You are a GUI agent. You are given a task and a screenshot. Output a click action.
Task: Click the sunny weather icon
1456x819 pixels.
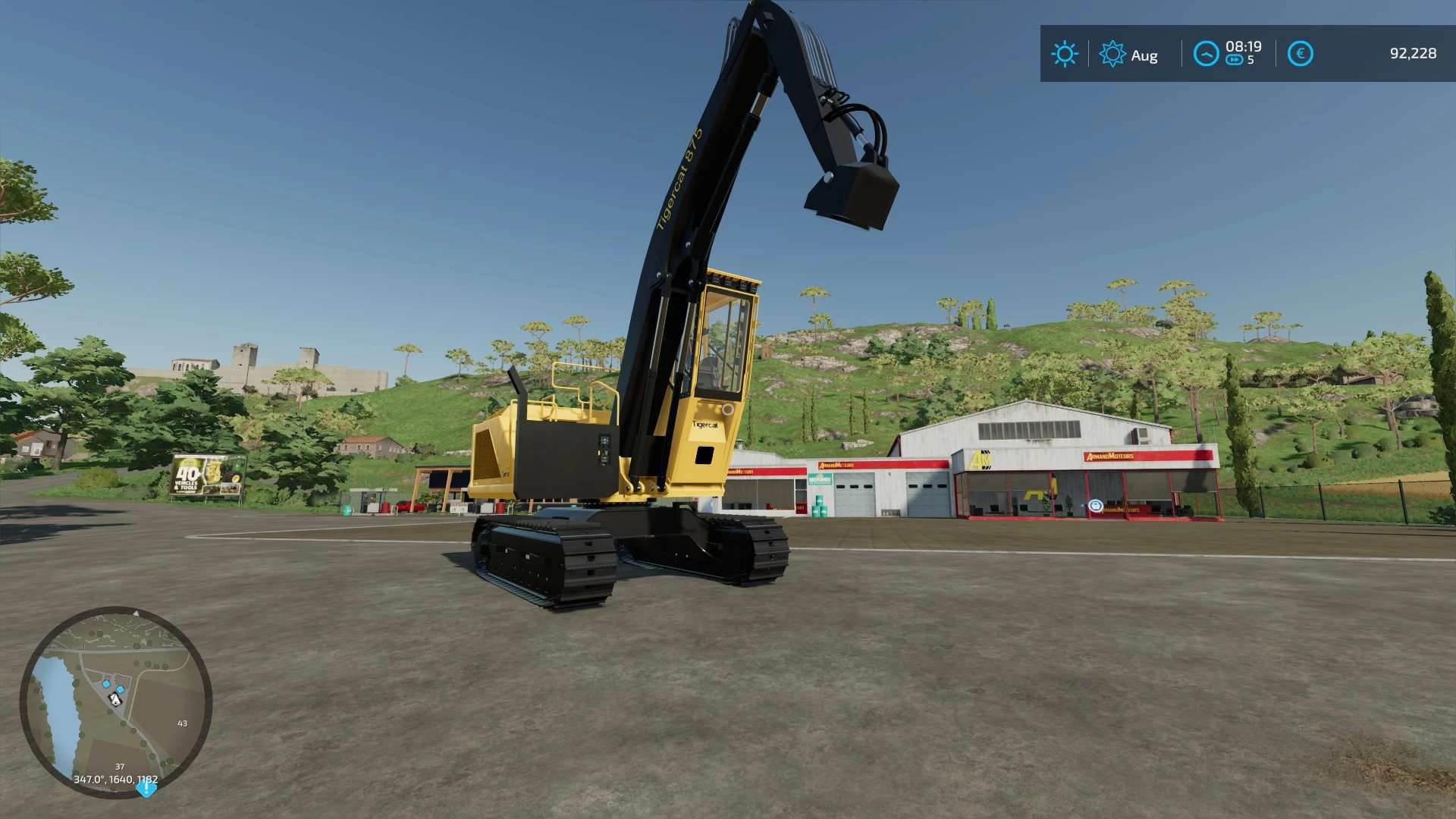coord(1065,53)
